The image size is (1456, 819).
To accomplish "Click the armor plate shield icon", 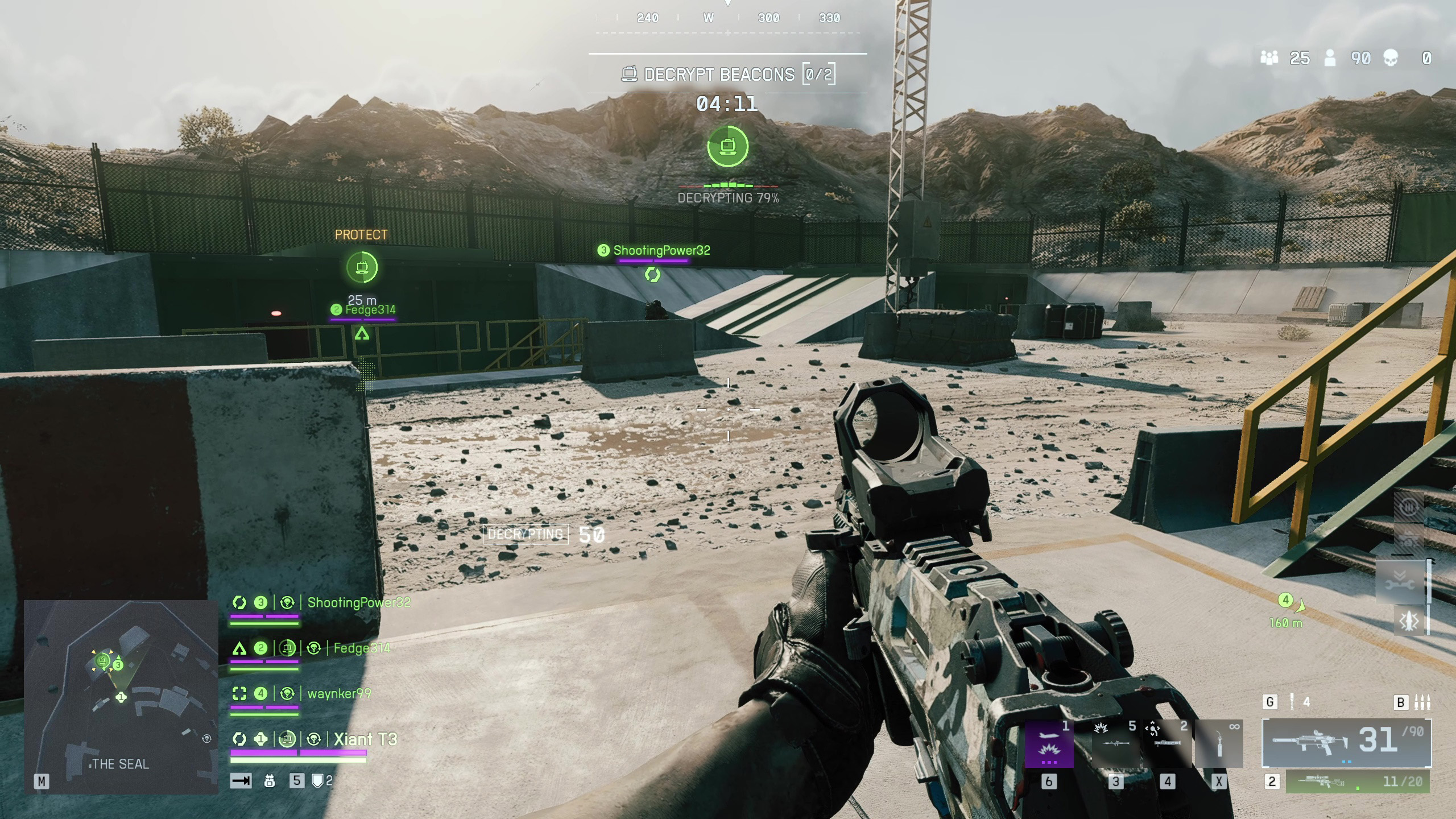I will 318,781.
